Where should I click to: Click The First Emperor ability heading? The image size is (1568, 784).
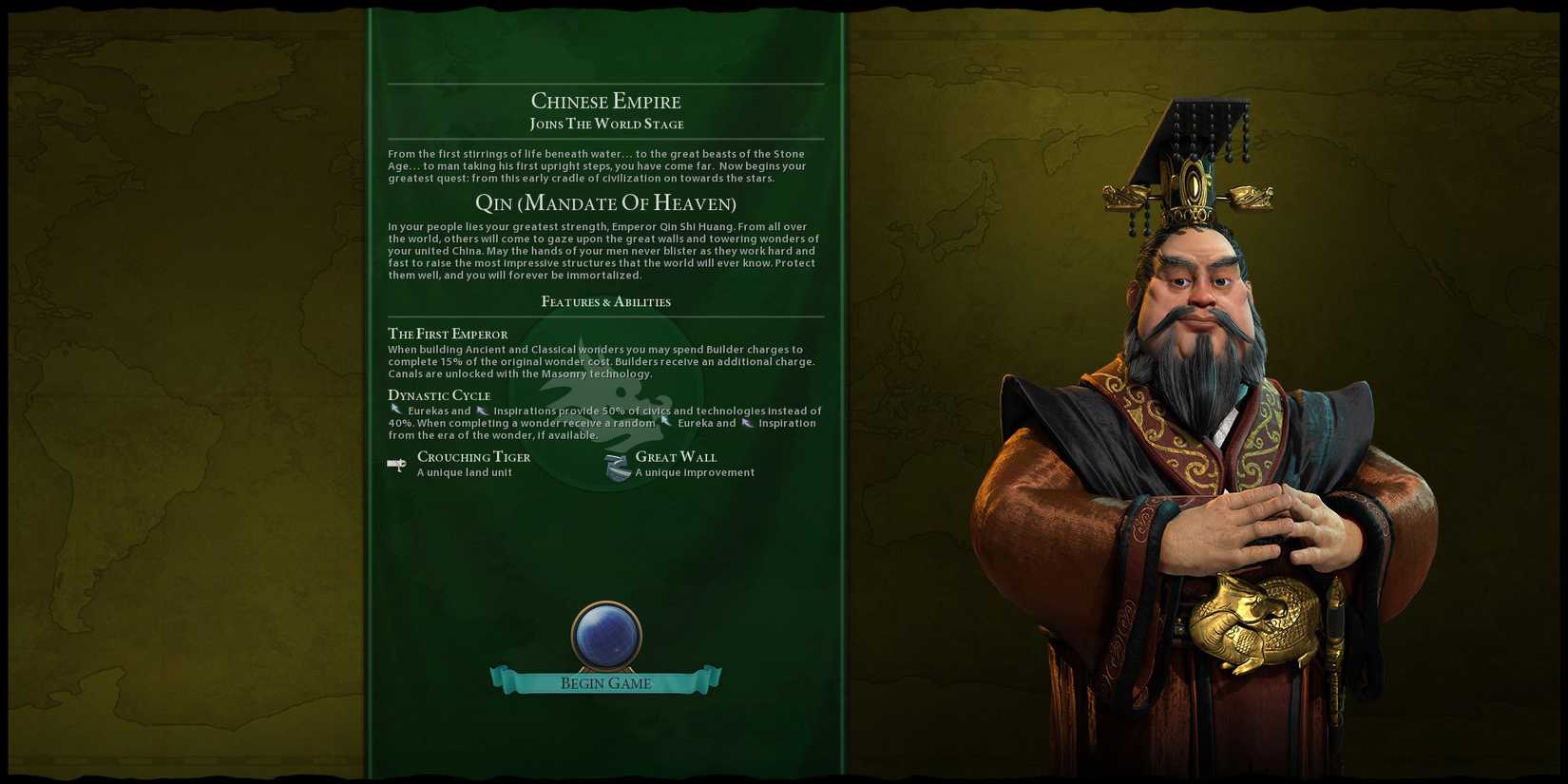click(x=448, y=334)
